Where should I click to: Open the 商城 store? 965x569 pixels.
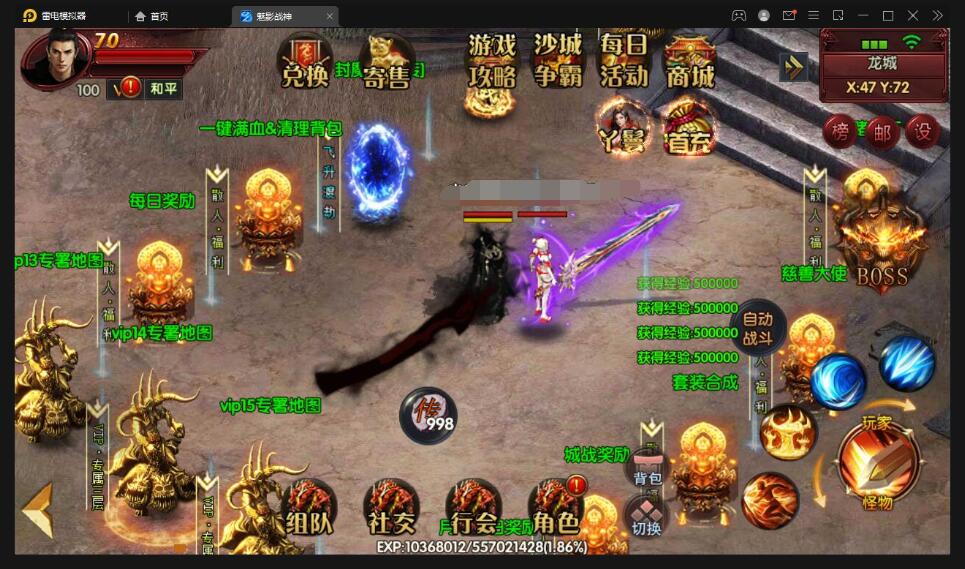coord(690,62)
